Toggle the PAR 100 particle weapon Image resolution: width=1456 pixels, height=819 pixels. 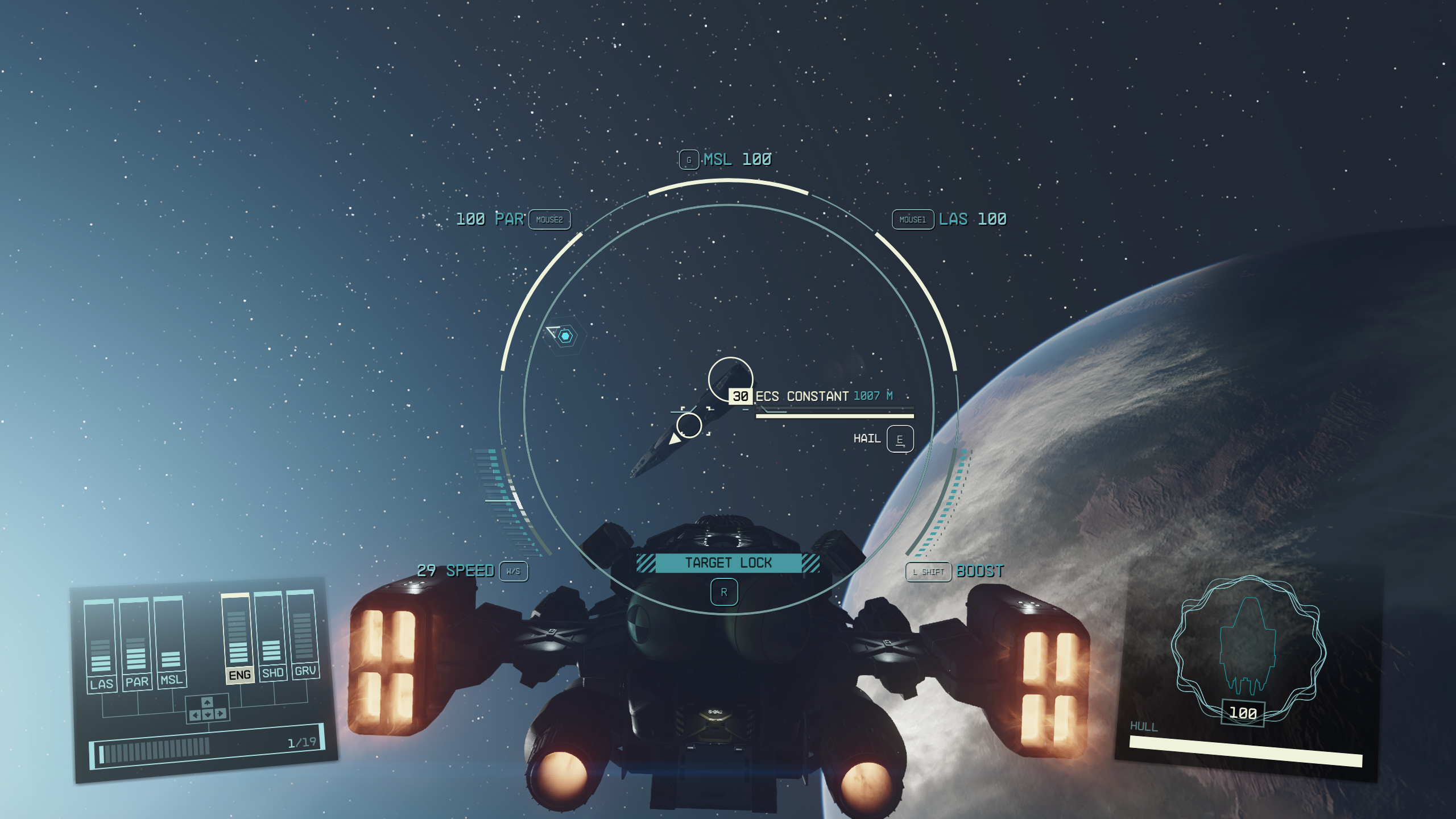point(493,220)
